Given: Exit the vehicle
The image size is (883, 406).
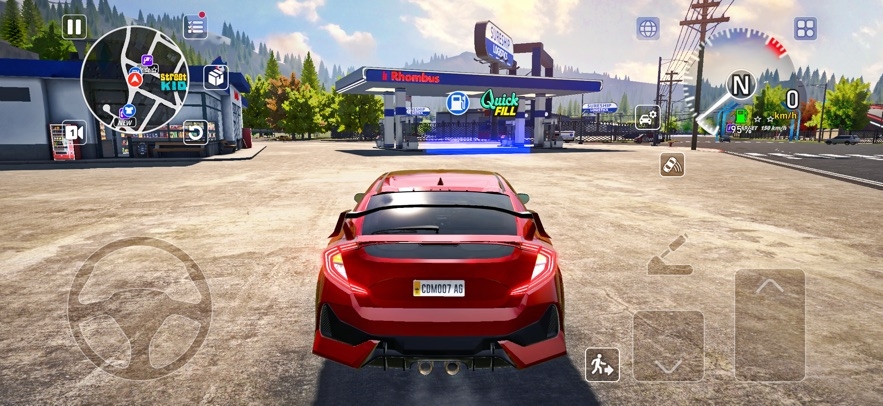Looking at the screenshot, I should coord(602,364).
